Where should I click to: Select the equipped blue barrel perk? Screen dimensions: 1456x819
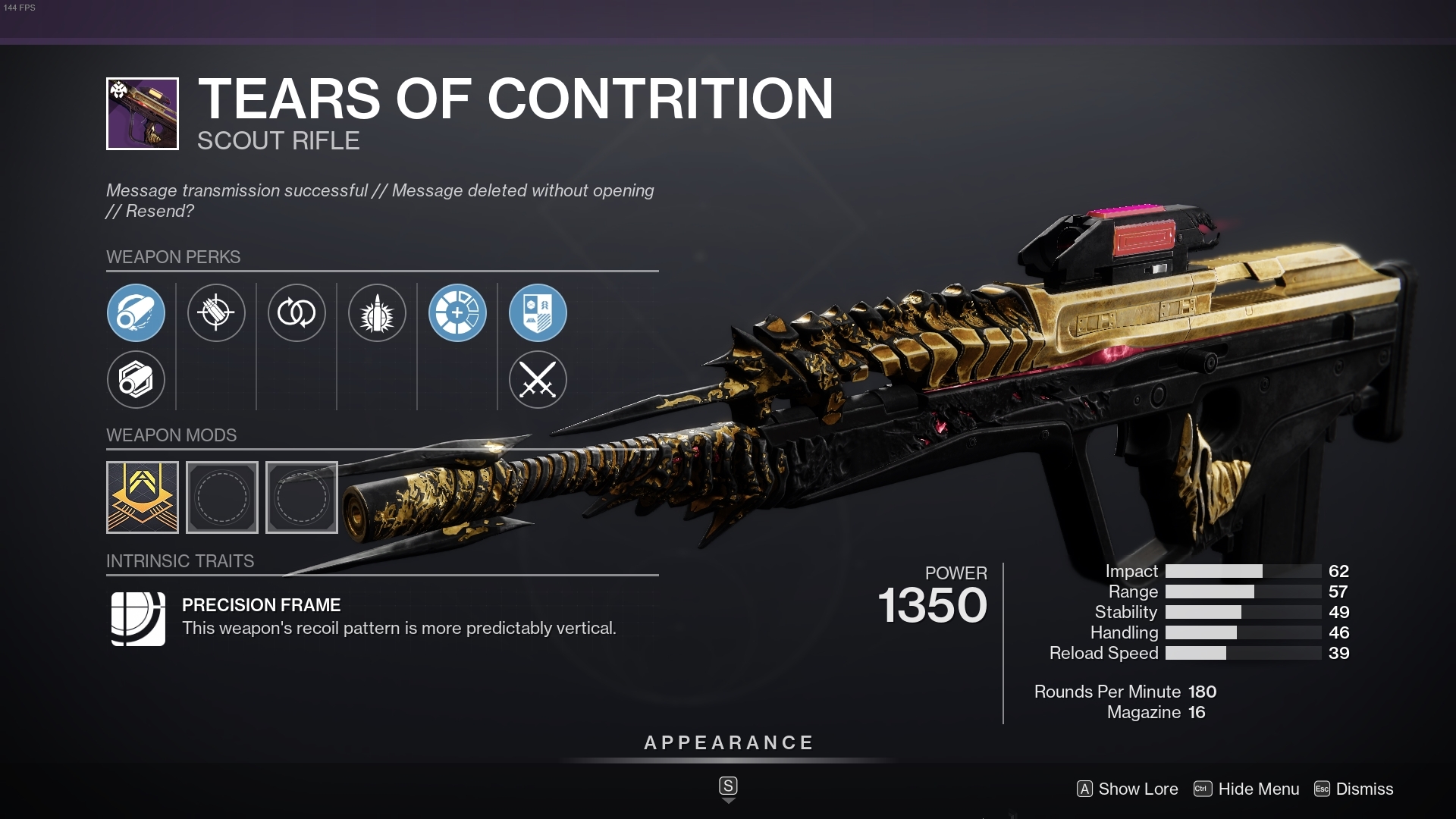pos(136,313)
